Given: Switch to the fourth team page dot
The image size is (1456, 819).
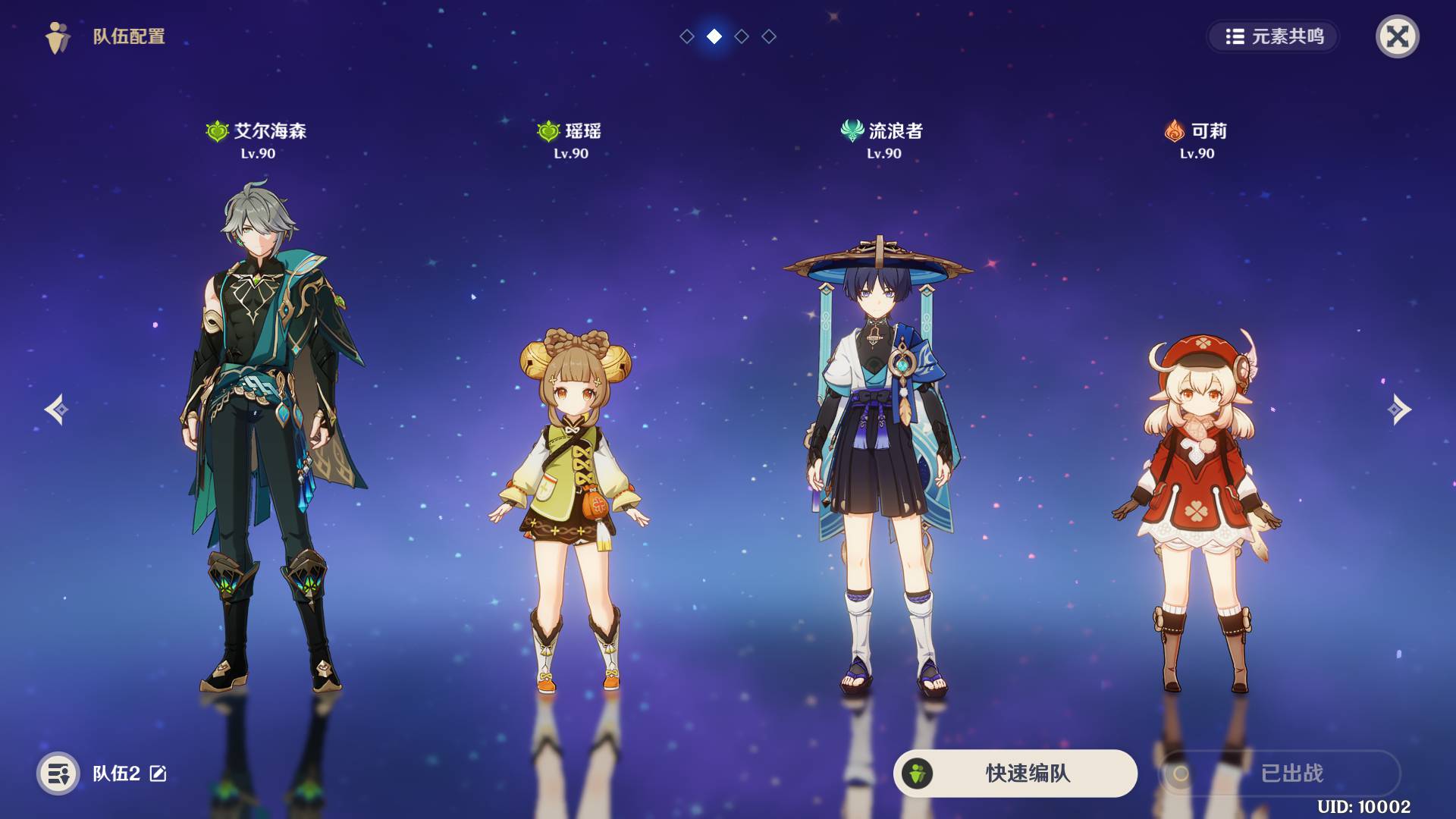Looking at the screenshot, I should 769,36.
